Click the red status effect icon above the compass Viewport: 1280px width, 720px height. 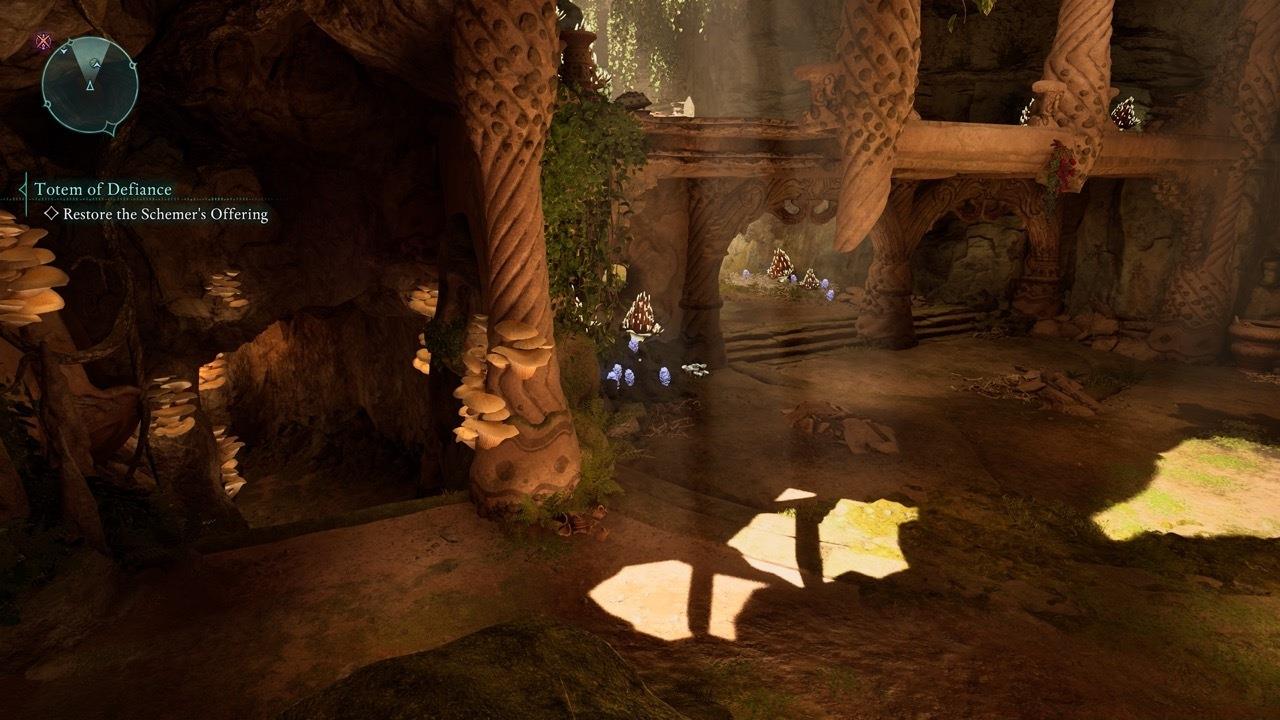pos(43,40)
